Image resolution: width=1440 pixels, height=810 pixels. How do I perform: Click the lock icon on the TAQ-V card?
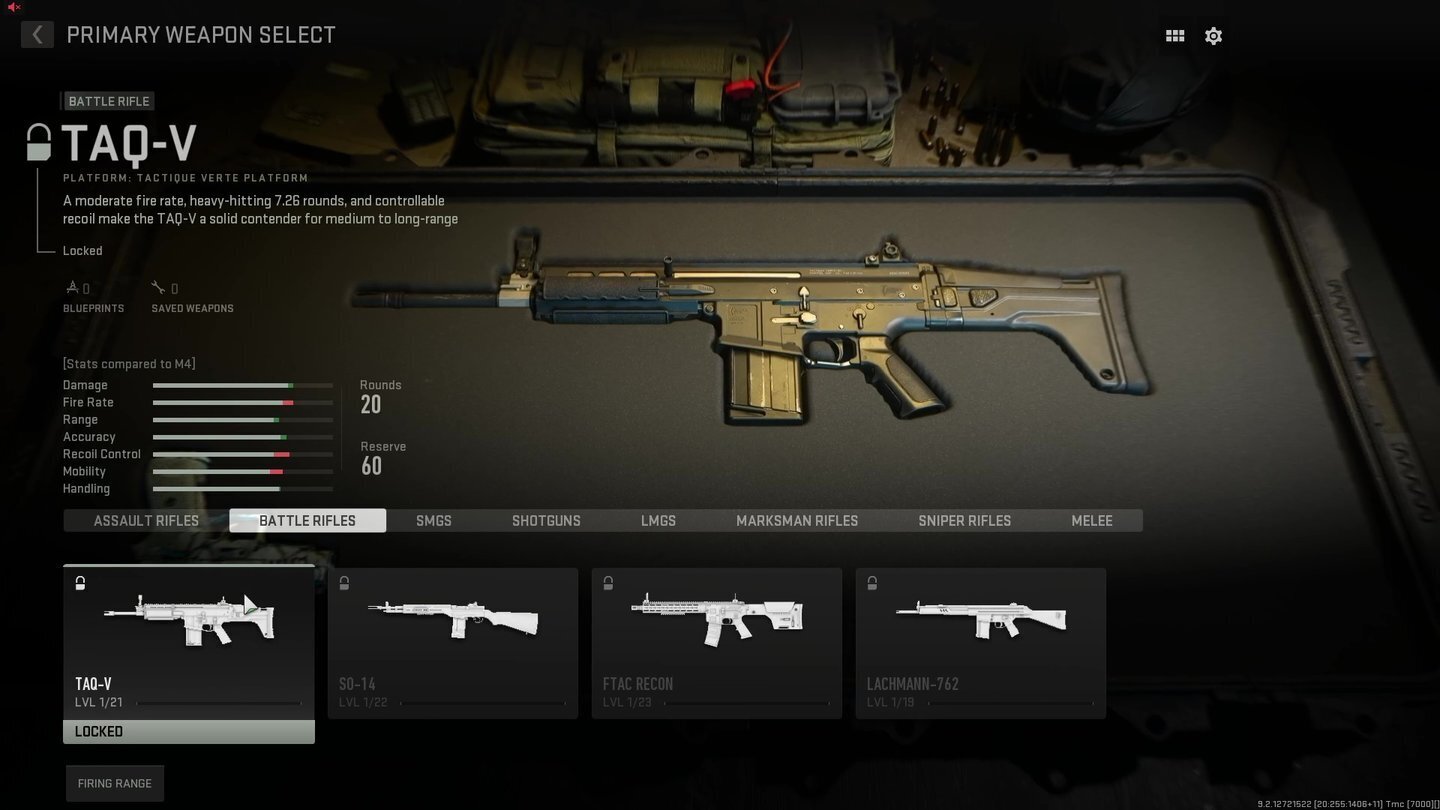[80, 583]
